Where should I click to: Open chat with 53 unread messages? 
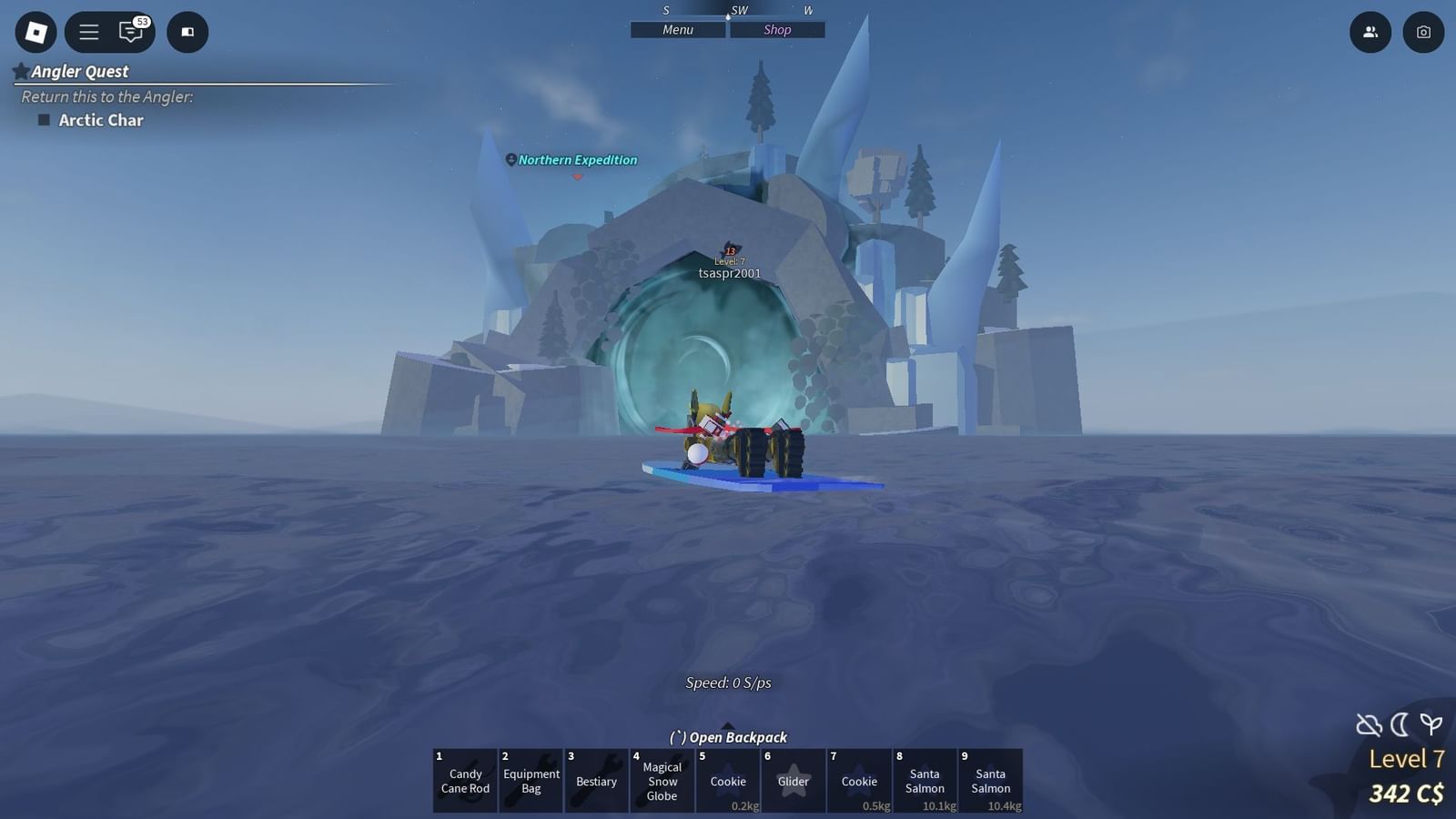[132, 32]
